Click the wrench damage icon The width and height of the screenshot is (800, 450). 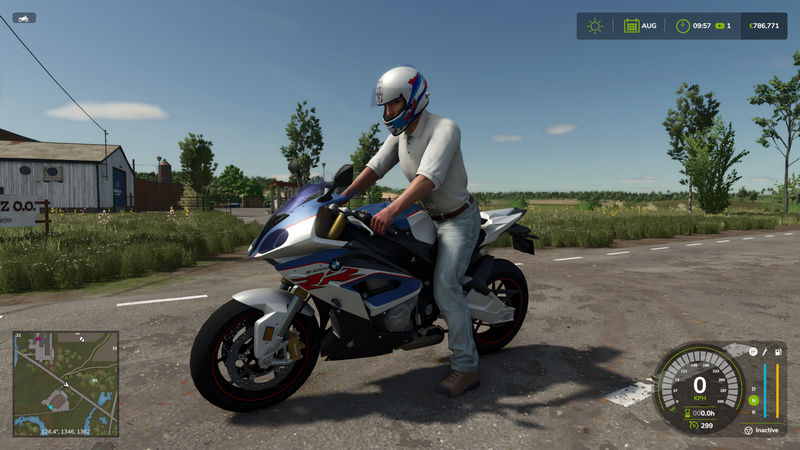click(x=765, y=353)
